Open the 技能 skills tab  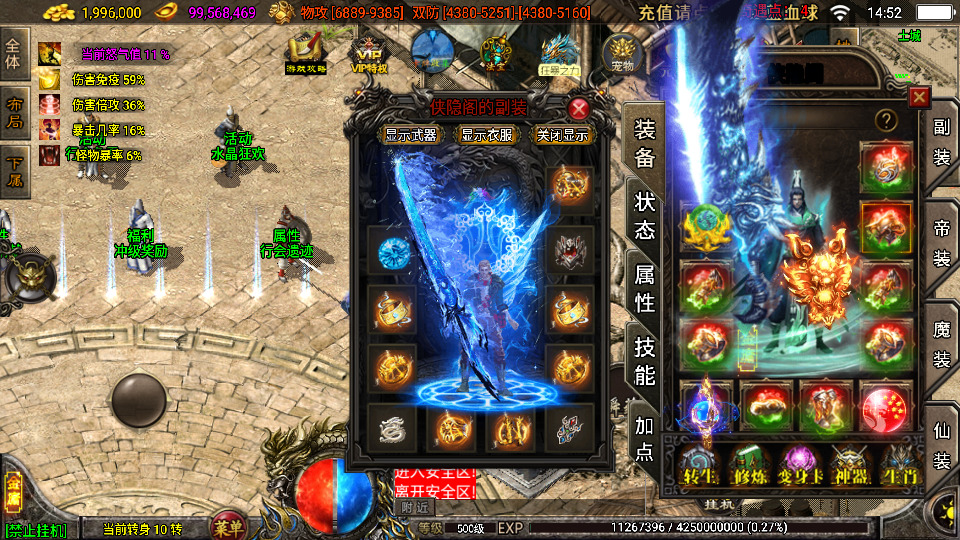click(x=645, y=360)
